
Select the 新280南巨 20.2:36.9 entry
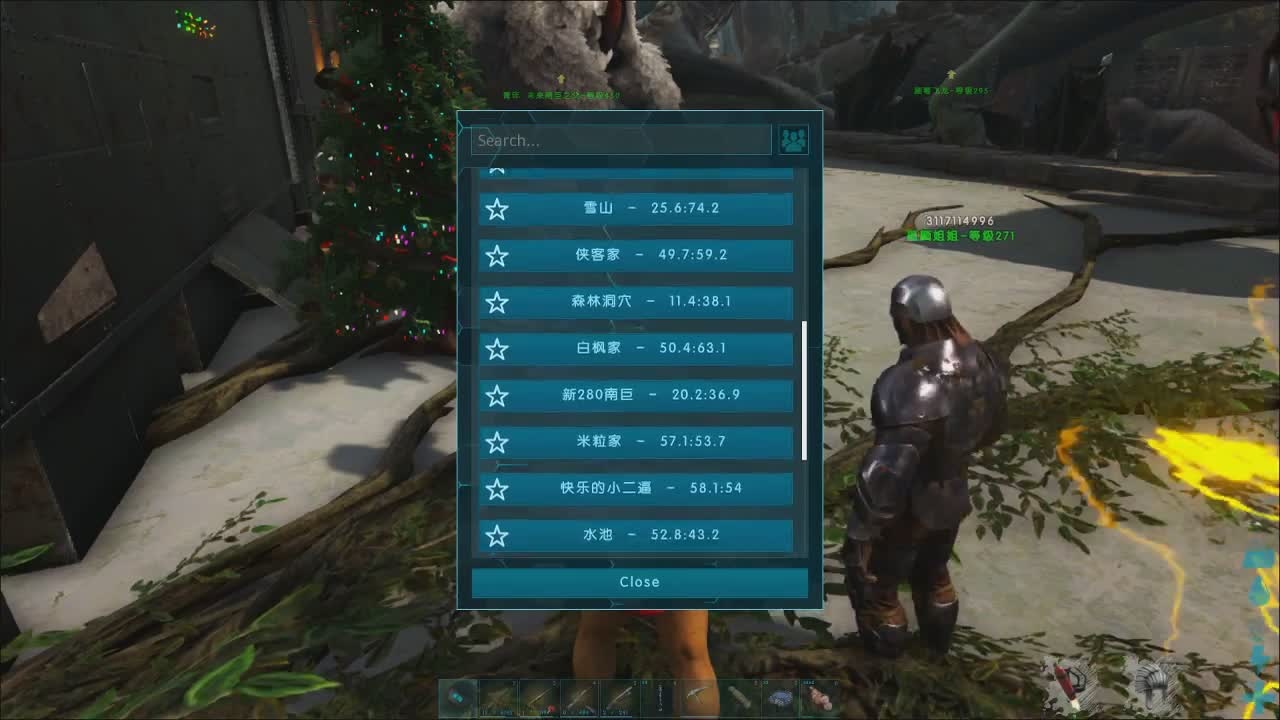(x=650, y=395)
